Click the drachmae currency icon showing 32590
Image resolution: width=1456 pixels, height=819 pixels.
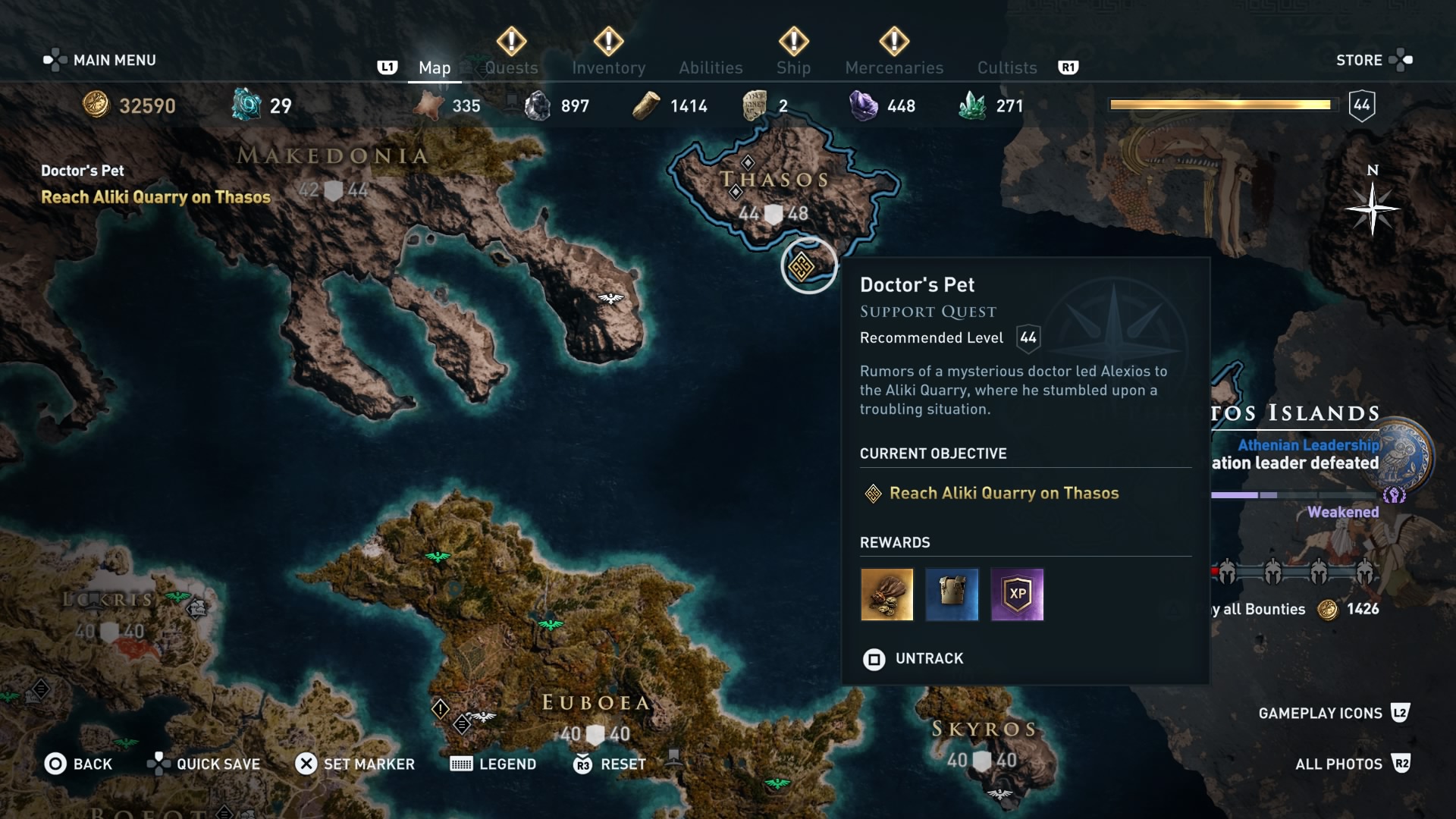point(97,105)
